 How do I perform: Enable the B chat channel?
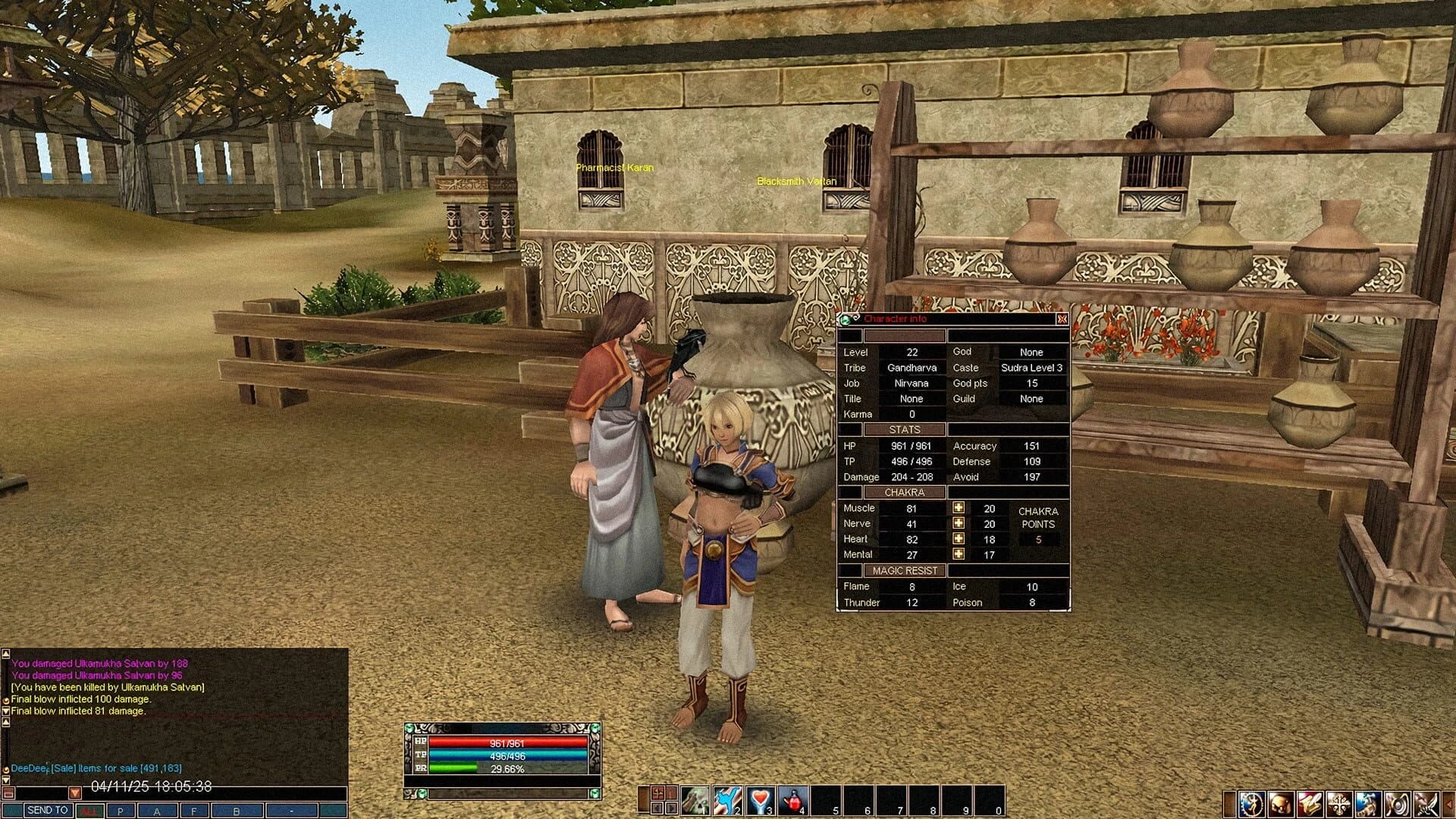click(236, 810)
